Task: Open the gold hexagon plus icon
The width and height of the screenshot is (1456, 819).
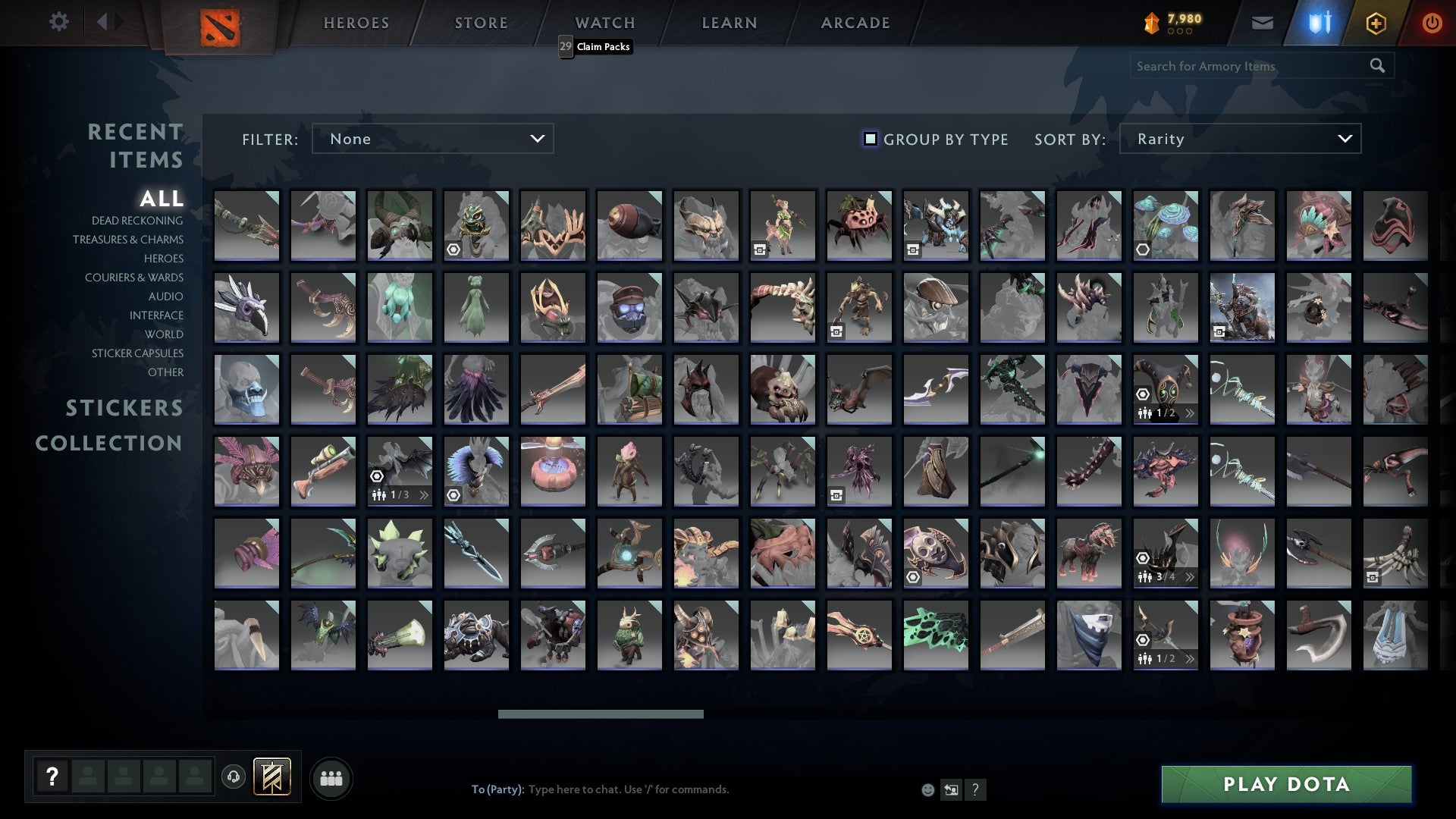Action: click(x=1376, y=23)
